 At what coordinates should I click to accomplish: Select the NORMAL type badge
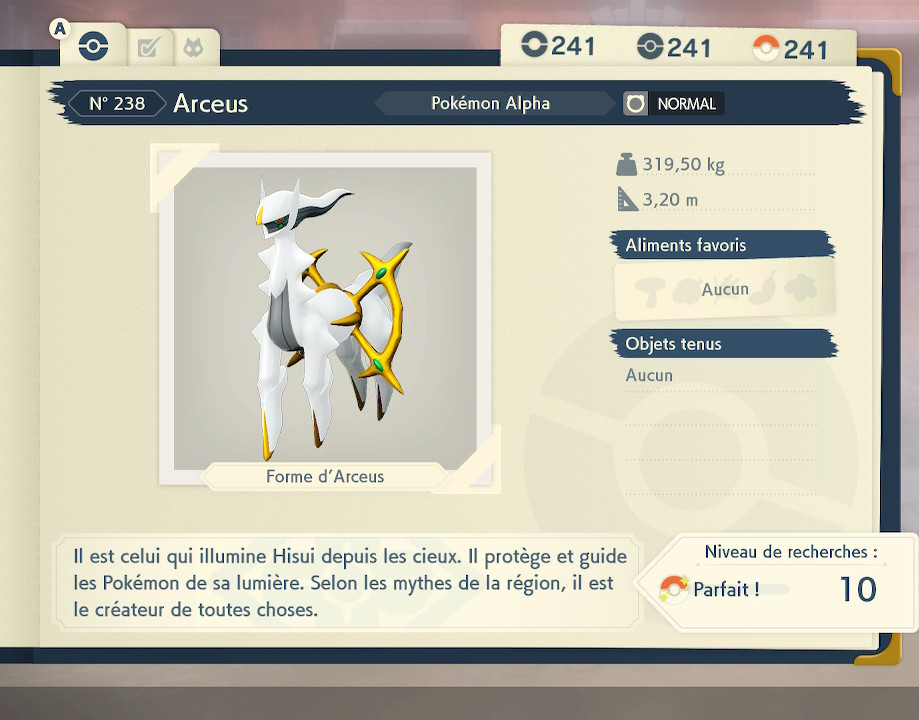pyautogui.click(x=673, y=103)
